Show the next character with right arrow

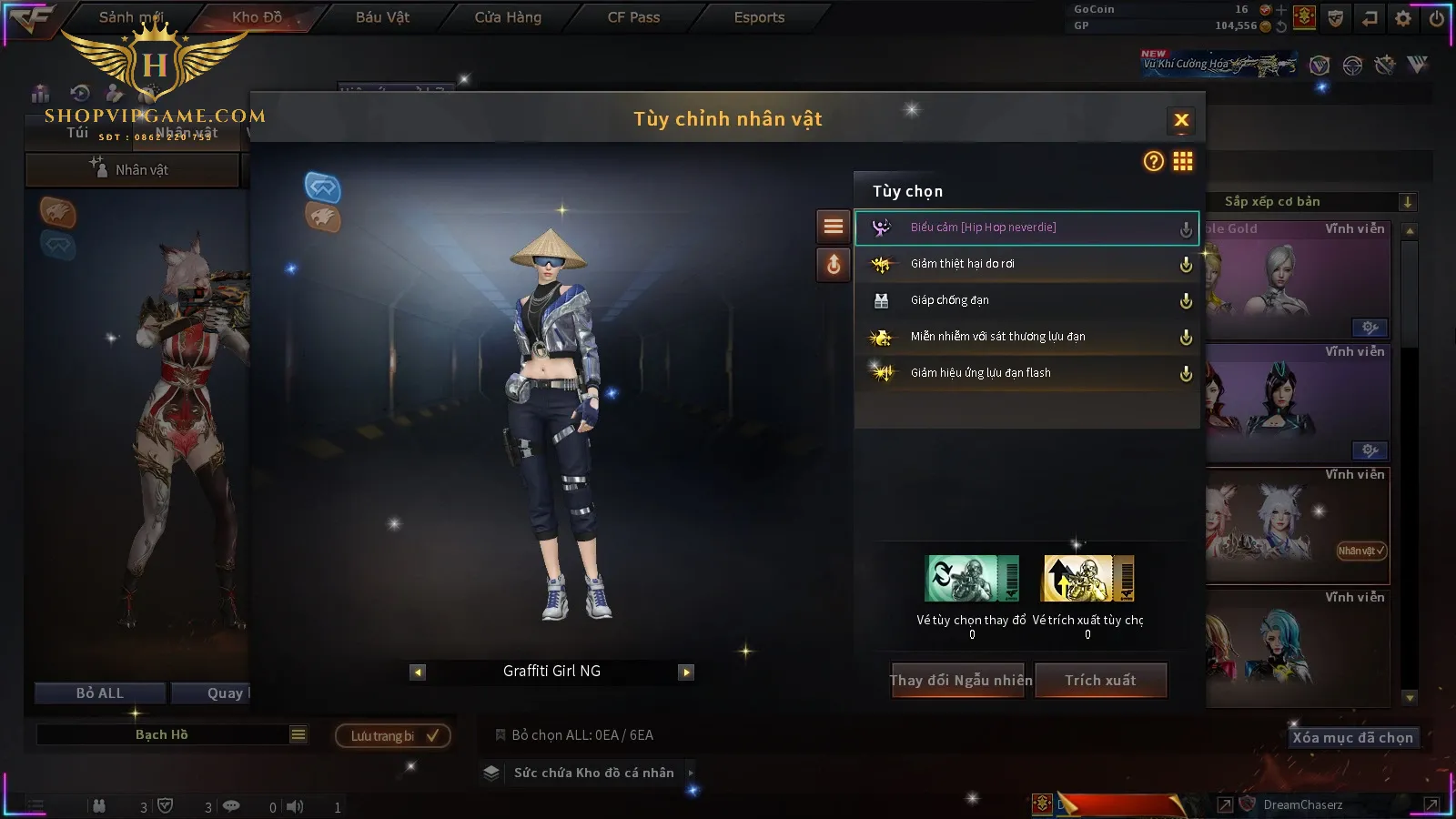pos(687,672)
